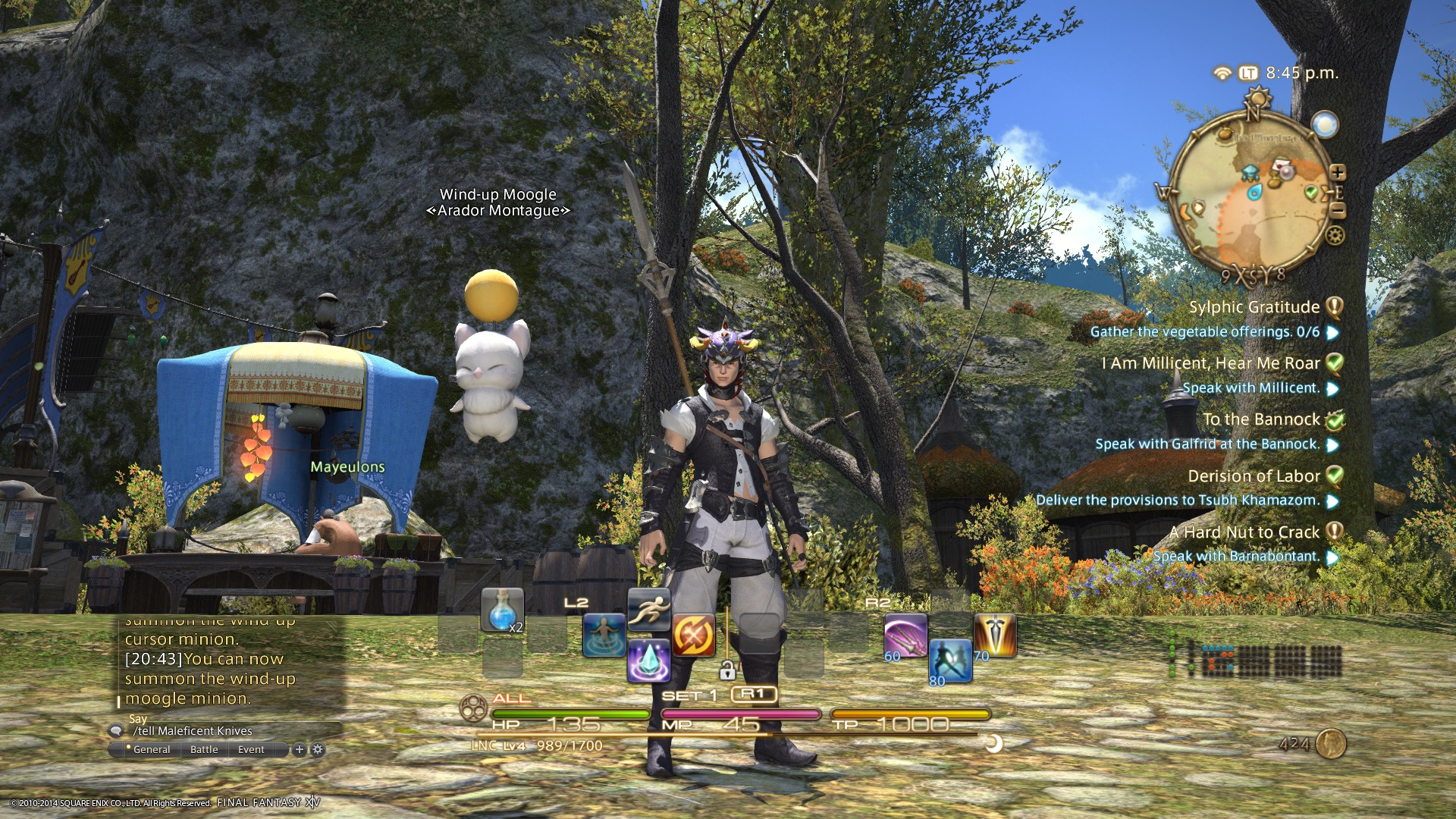Viewport: 1456px width, 819px height.
Task: Activate the Sprint running-figure ability
Action: [x=649, y=610]
